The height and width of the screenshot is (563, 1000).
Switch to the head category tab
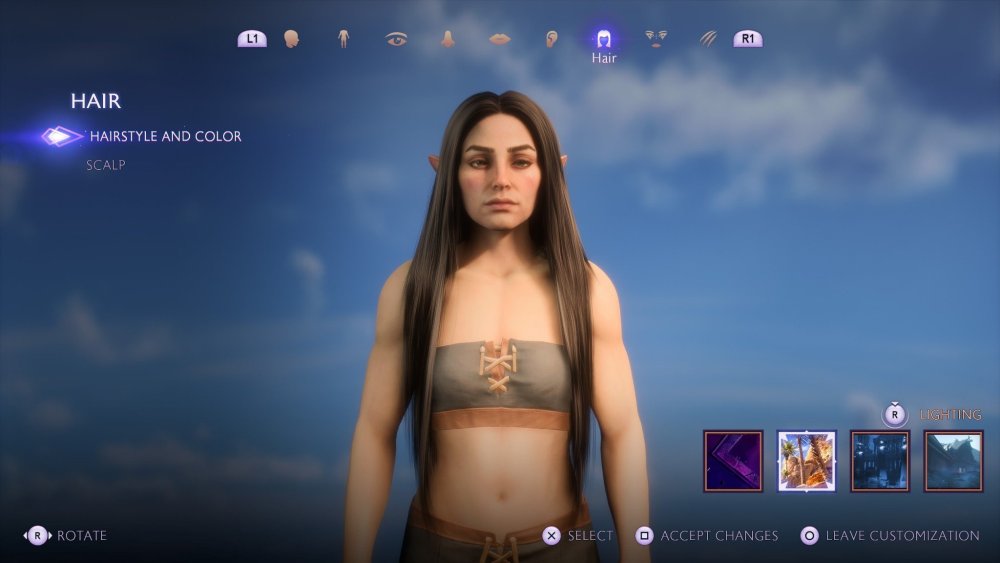click(292, 39)
